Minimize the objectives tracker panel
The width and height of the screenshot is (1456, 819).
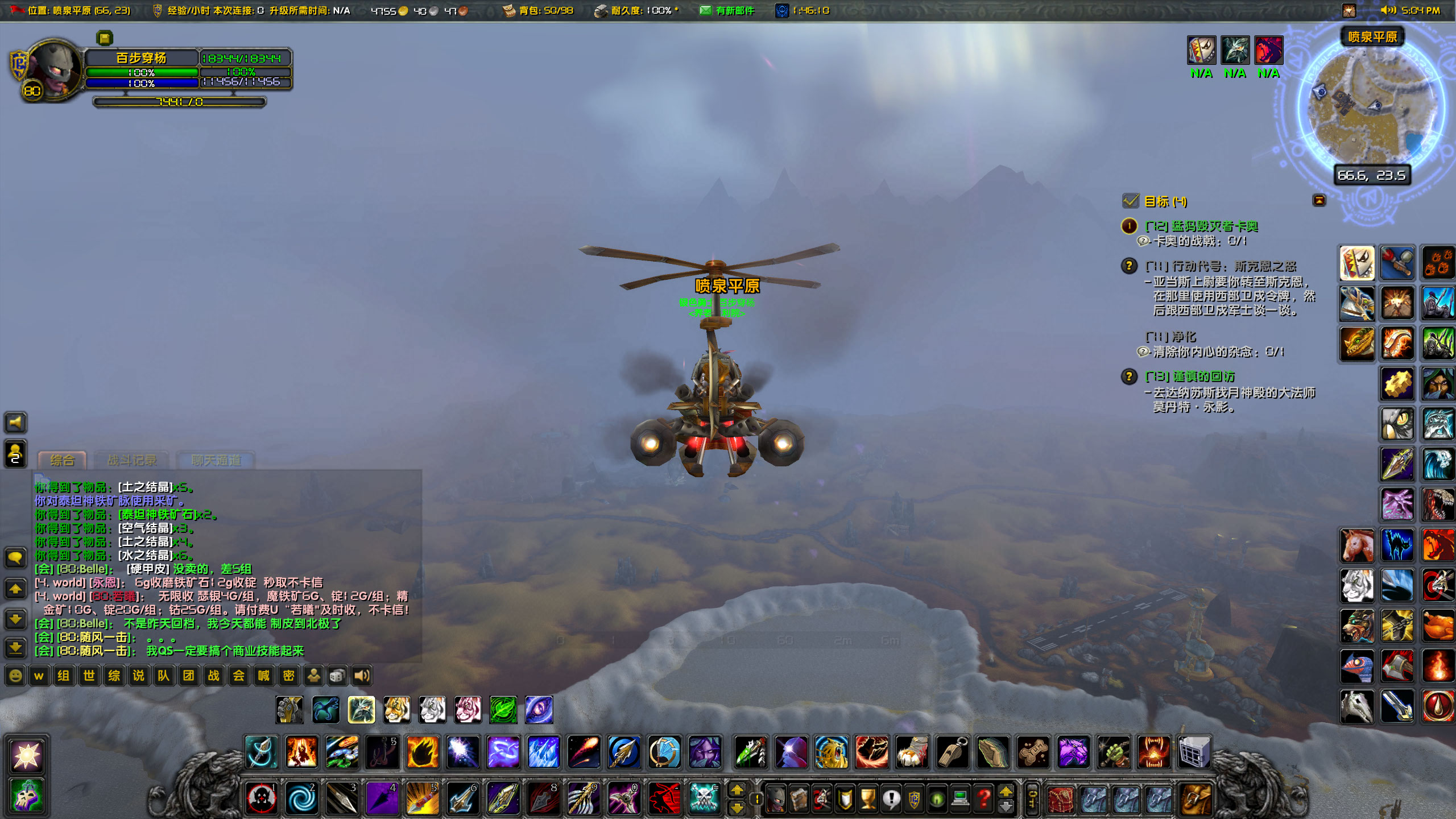(x=1319, y=200)
